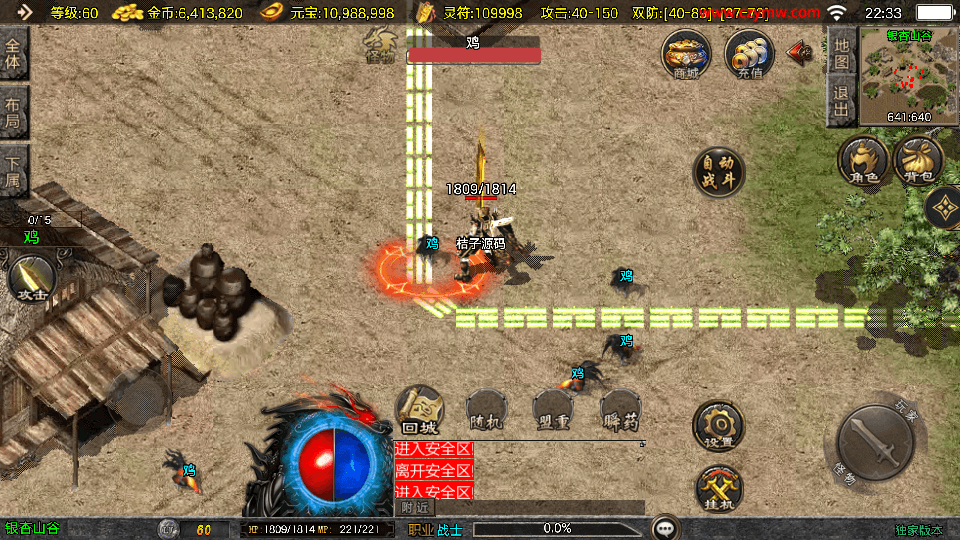The image size is (960, 540).
Task: Open the 设置 gear settings
Action: (x=719, y=426)
